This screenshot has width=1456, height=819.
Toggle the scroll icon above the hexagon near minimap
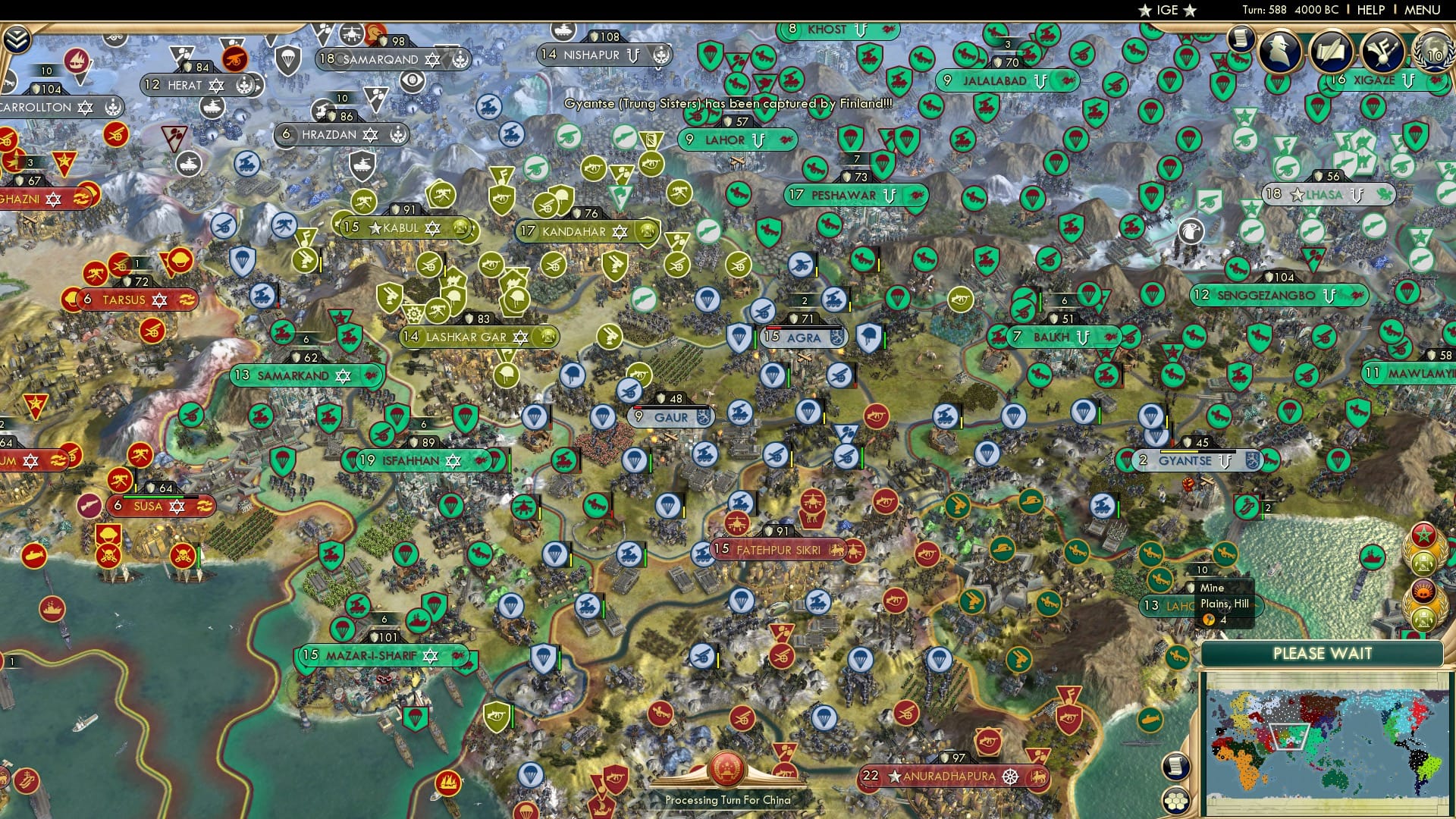1175,767
